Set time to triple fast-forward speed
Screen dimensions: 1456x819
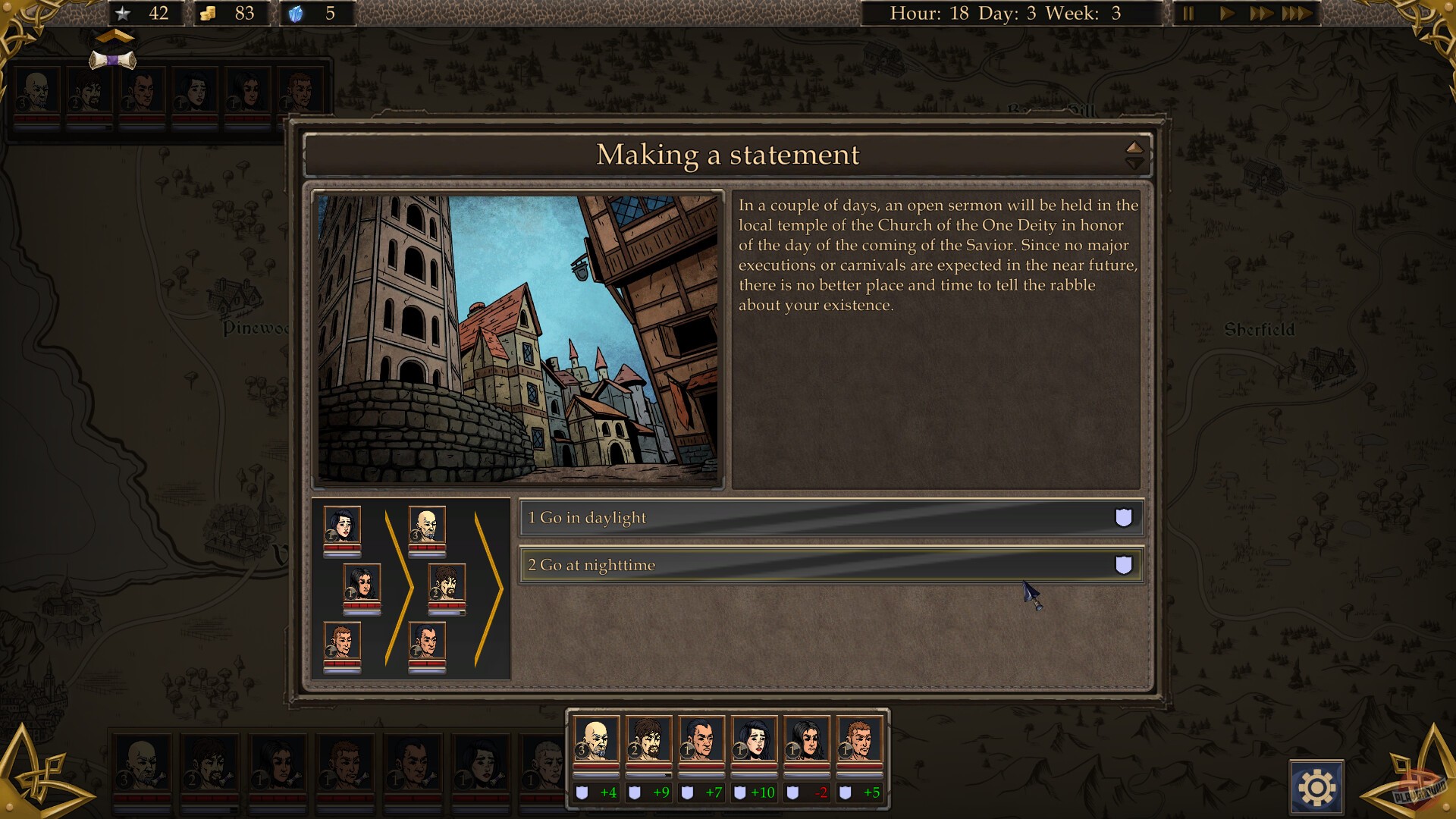pos(1297,14)
